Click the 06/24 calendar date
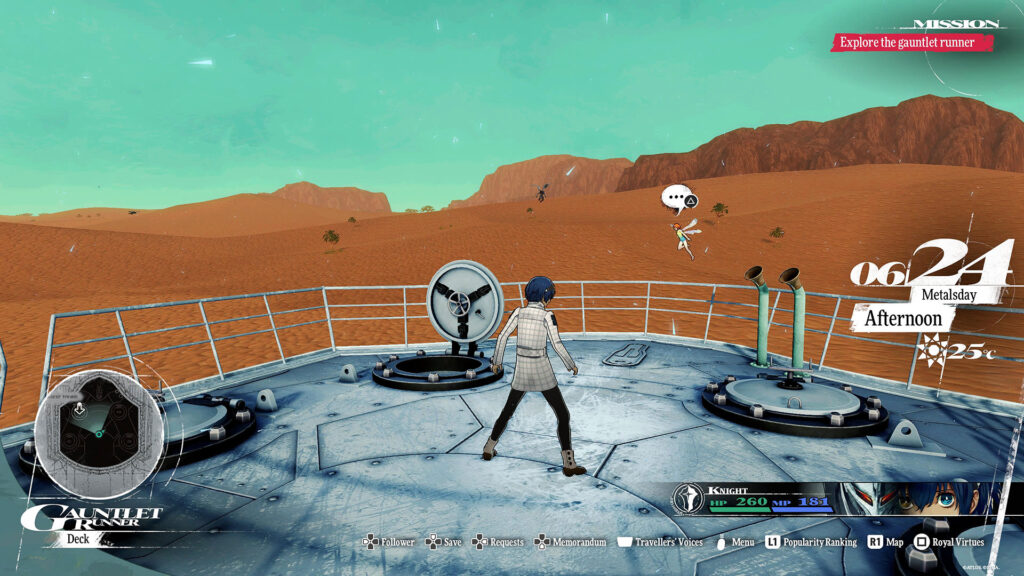Screen dimensions: 1024x576 [x=930, y=266]
